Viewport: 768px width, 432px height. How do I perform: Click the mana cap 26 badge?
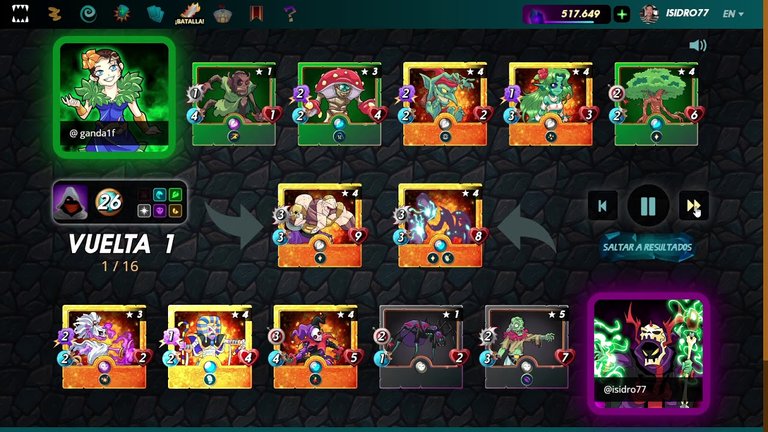108,202
